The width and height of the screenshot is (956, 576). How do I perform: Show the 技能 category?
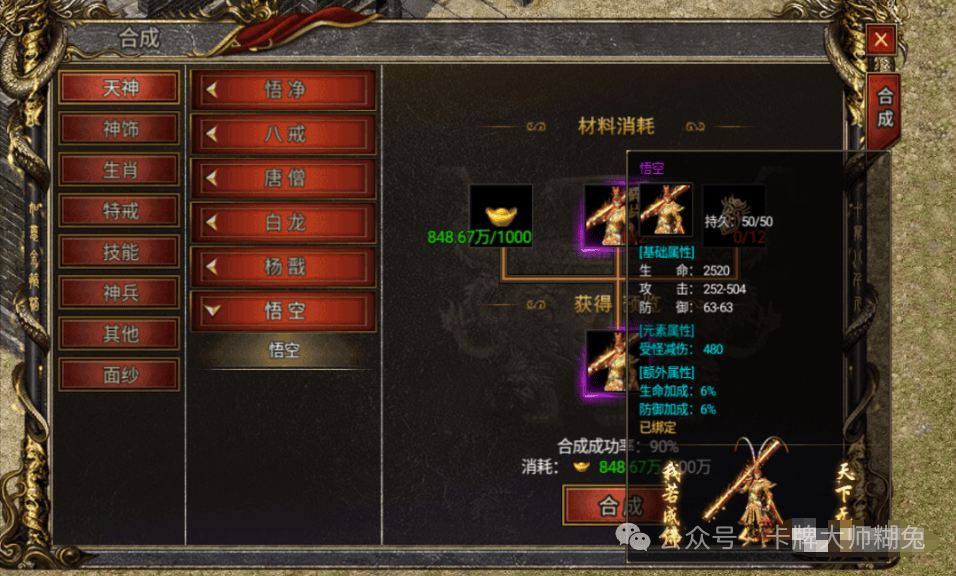[120, 252]
